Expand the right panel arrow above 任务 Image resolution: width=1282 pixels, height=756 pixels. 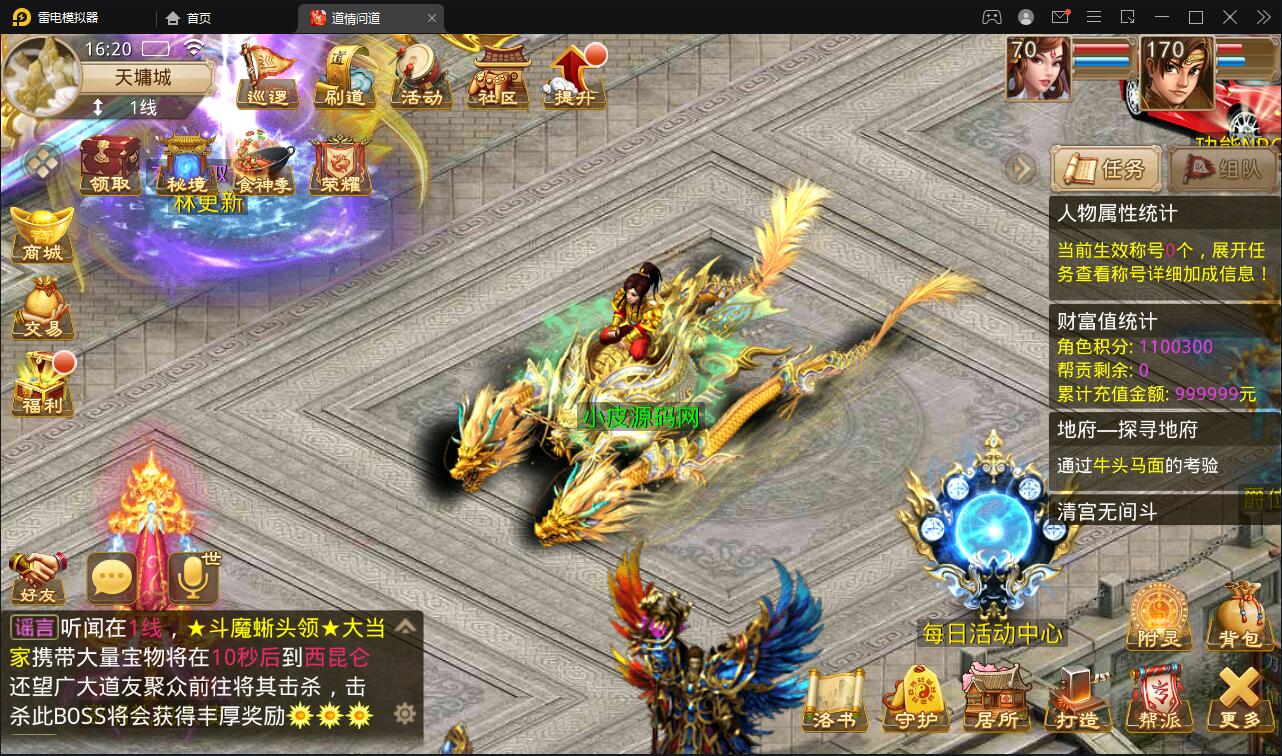pos(1021,170)
